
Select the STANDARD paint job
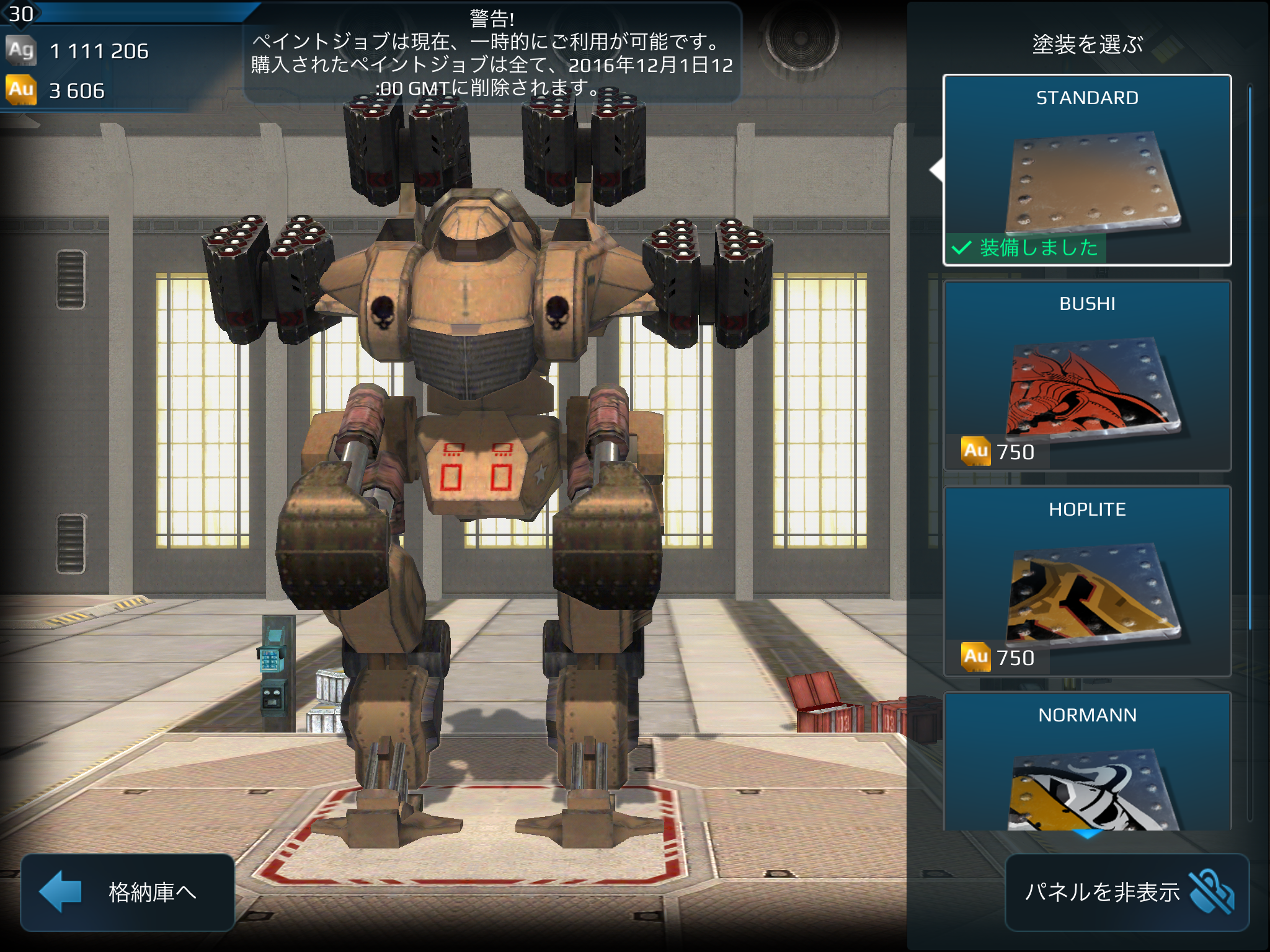tap(1086, 170)
